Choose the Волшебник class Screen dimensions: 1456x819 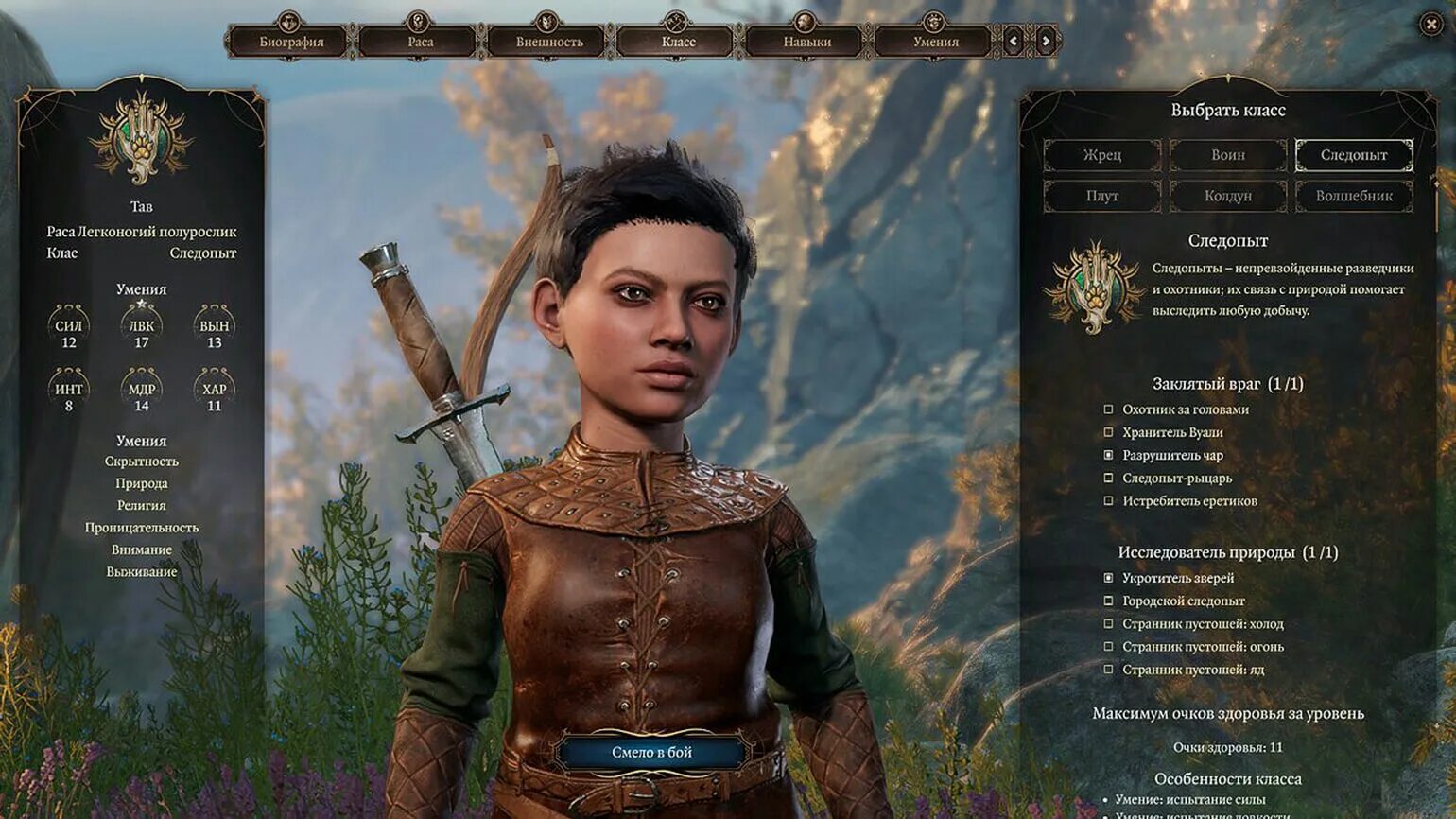point(1354,196)
